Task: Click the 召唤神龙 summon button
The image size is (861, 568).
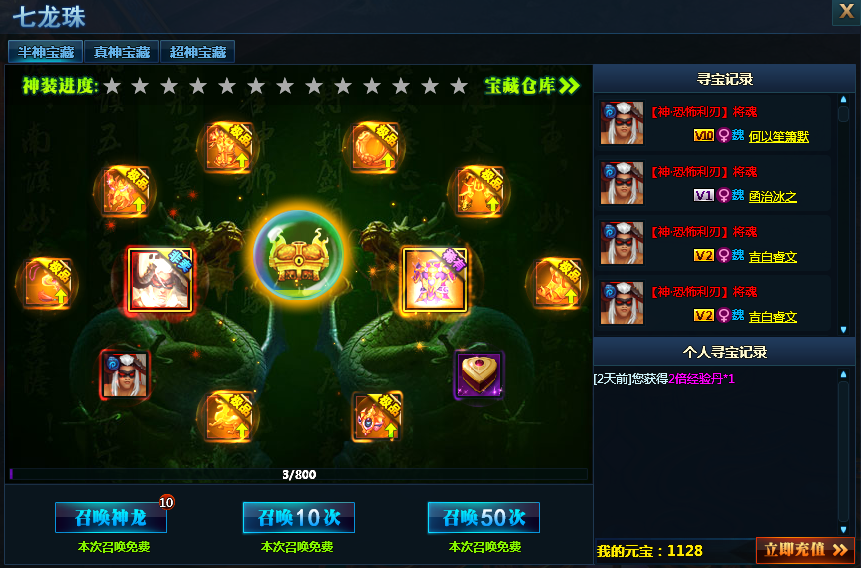Action: point(110,517)
